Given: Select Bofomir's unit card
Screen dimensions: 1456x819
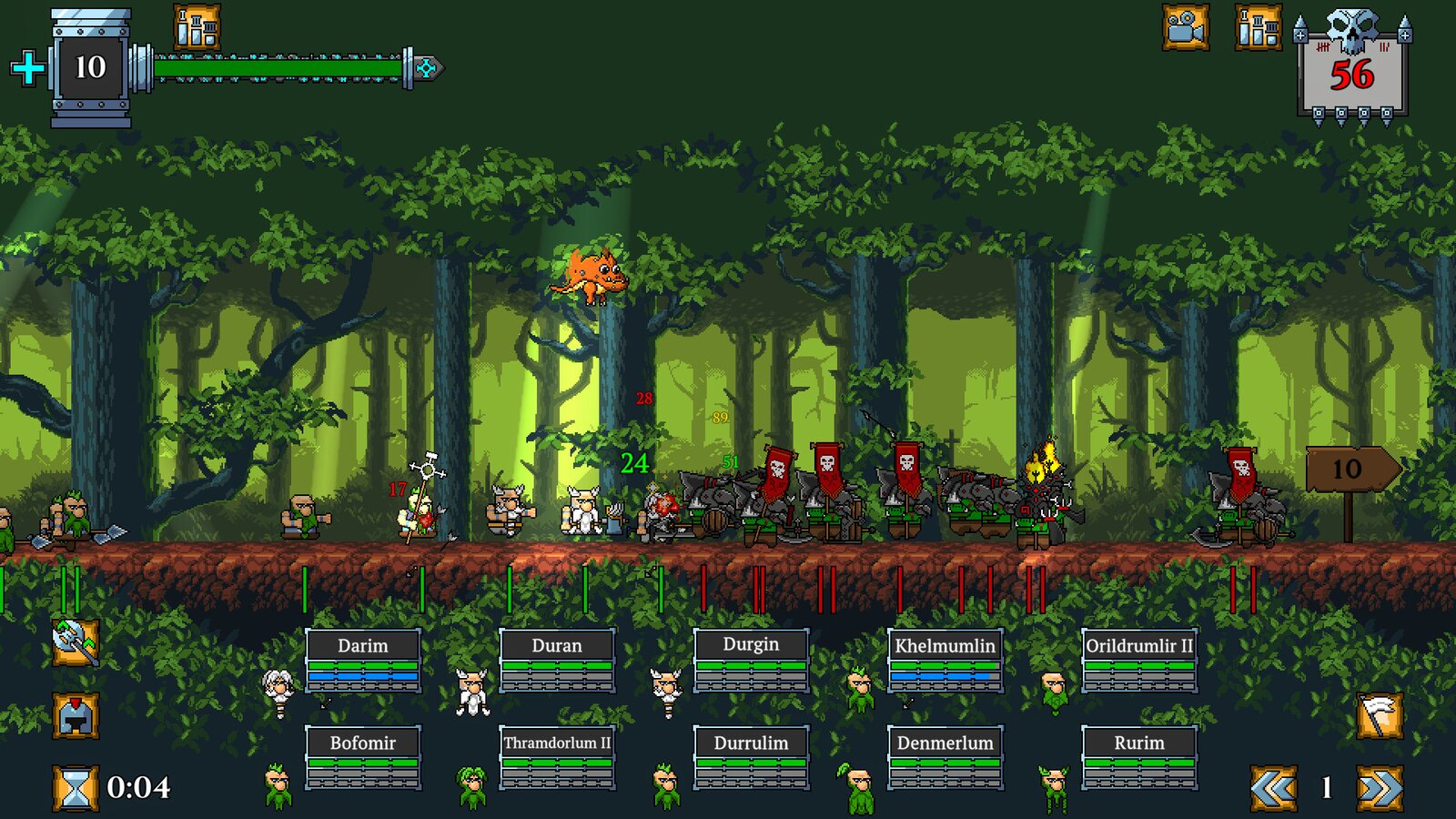Looking at the screenshot, I should click(x=362, y=757).
